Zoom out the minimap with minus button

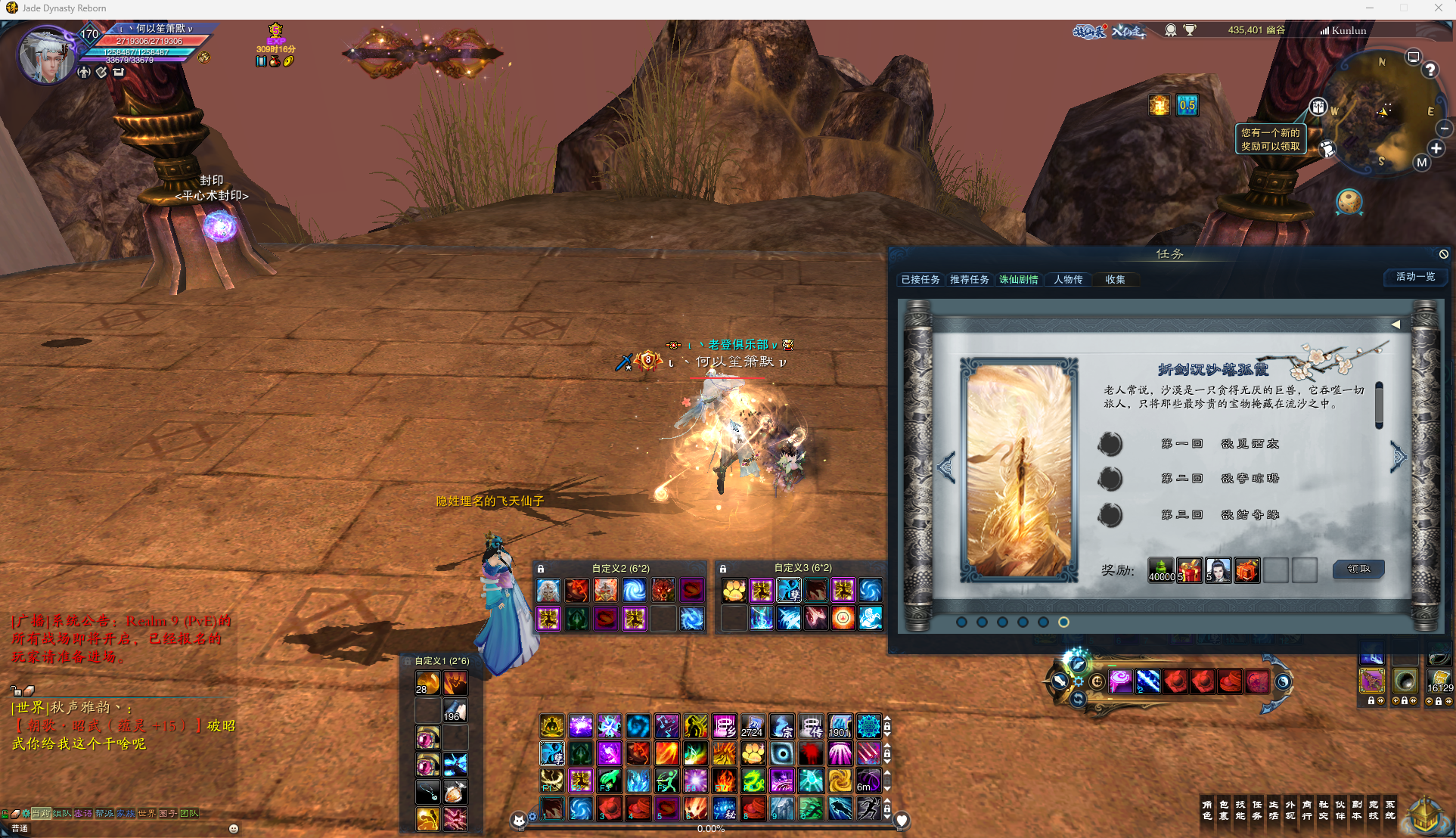pyautogui.click(x=1445, y=129)
